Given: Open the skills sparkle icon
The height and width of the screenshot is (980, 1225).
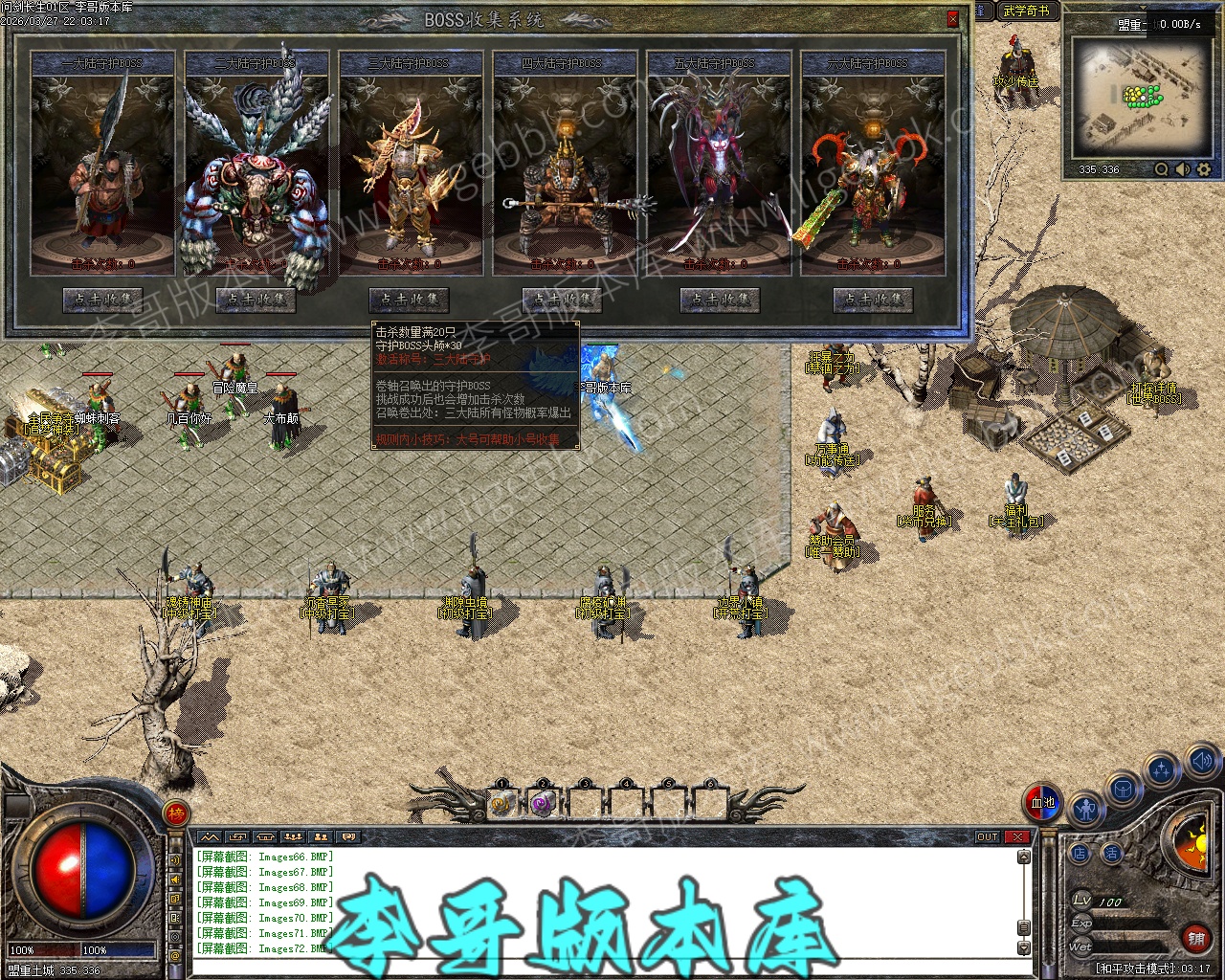Looking at the screenshot, I should point(1161,770).
